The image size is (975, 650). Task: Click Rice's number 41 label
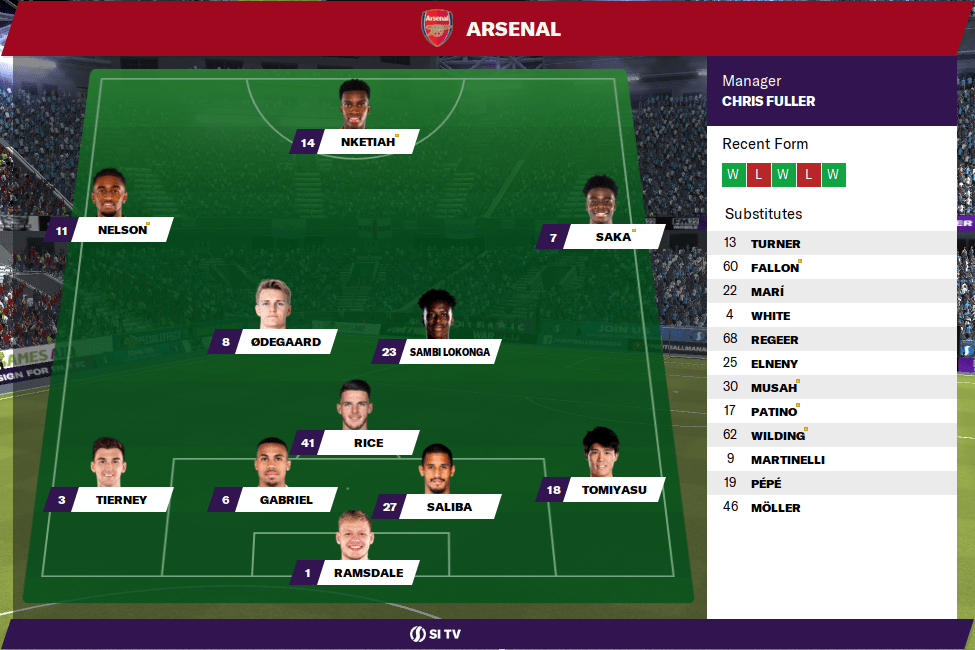click(306, 443)
